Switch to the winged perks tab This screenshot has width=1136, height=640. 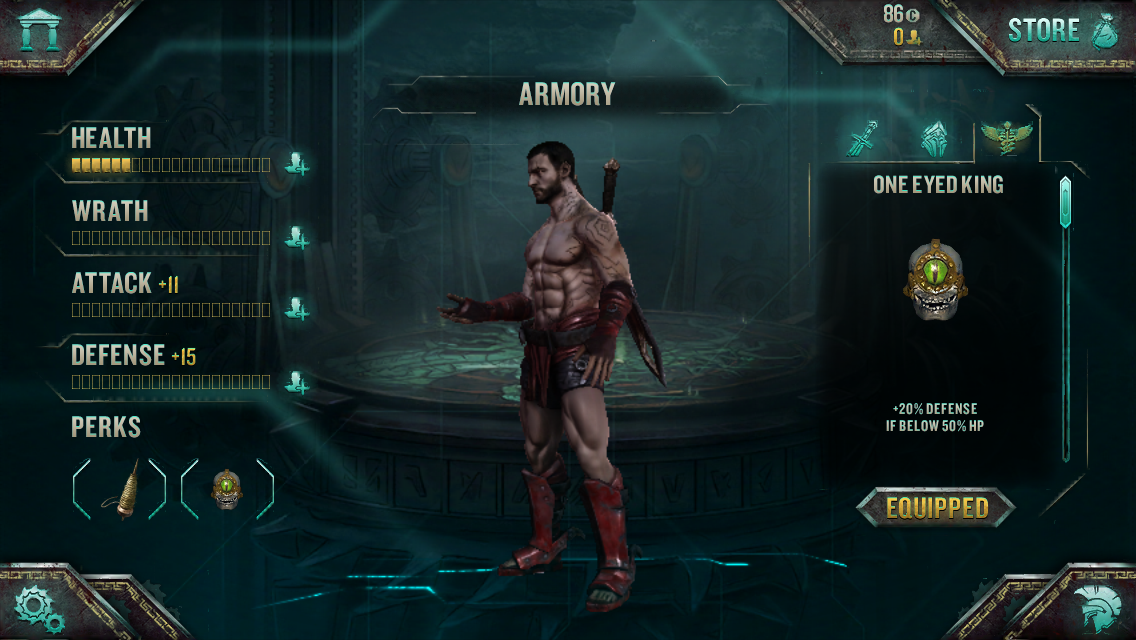pyautogui.click(x=1006, y=137)
